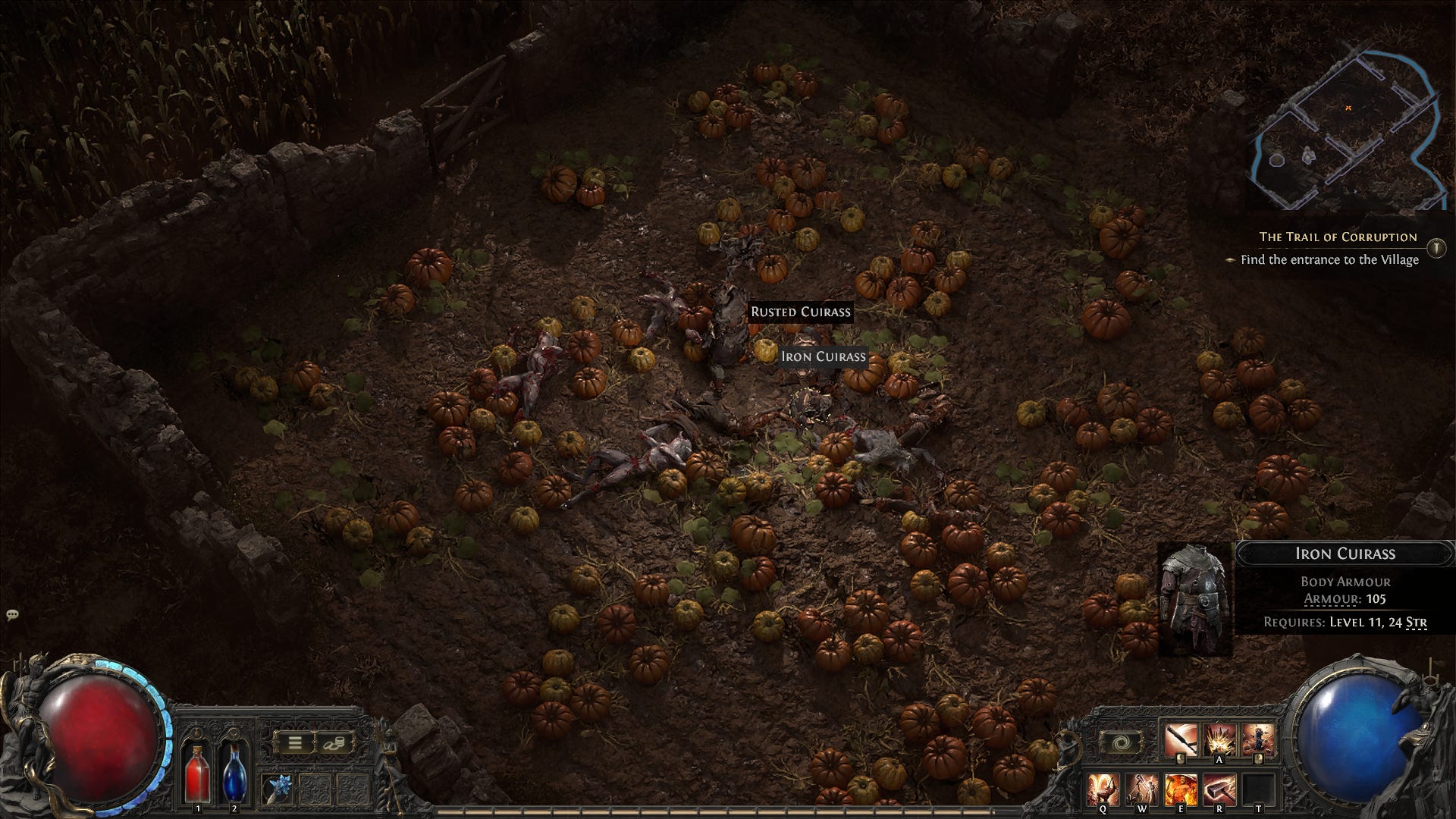This screenshot has width=1456, height=819.
Task: Activate the ground eruption skill
Action: coord(1220,741)
